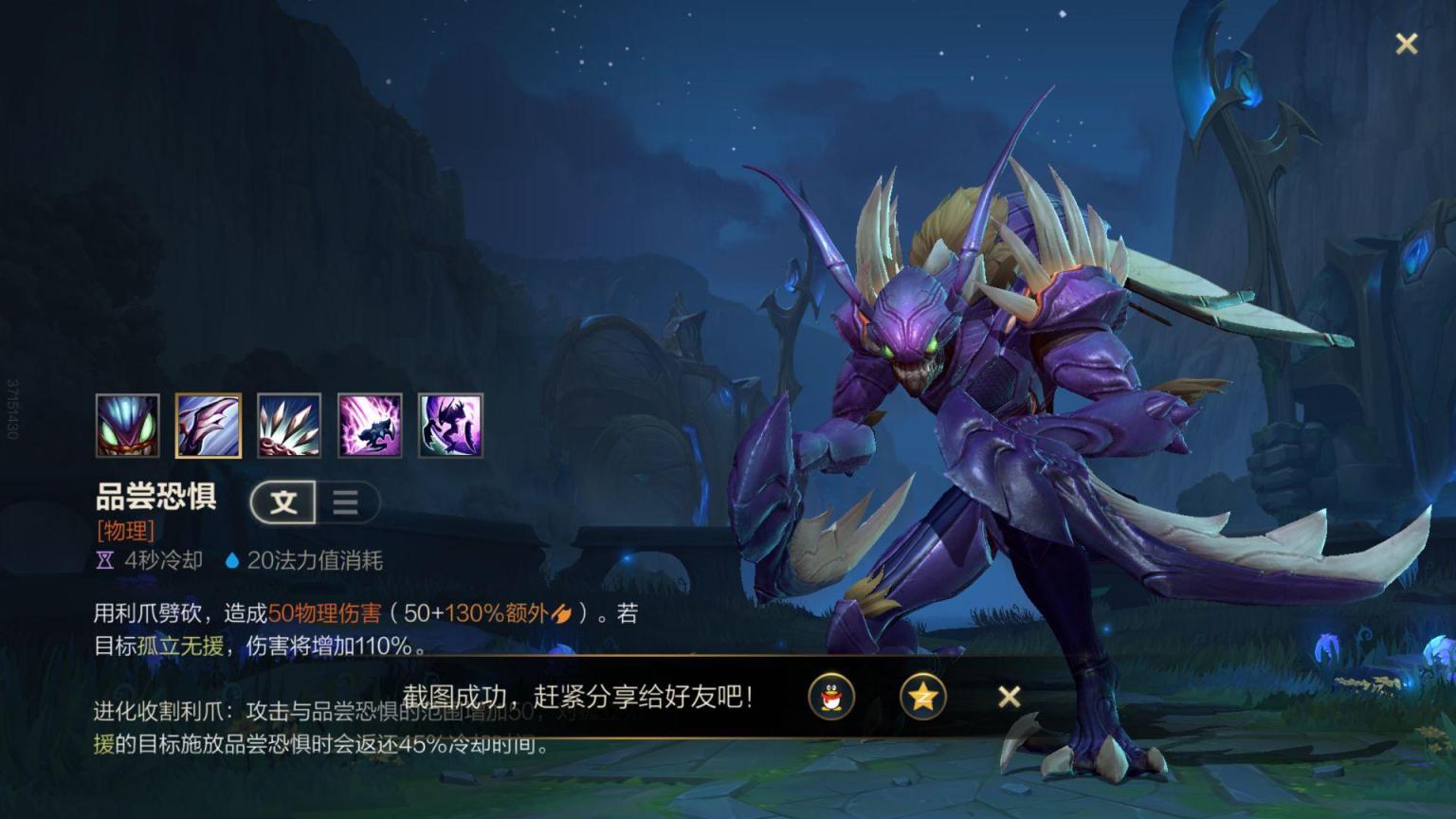
Task: Switch to the 文 text description view
Action: point(283,502)
